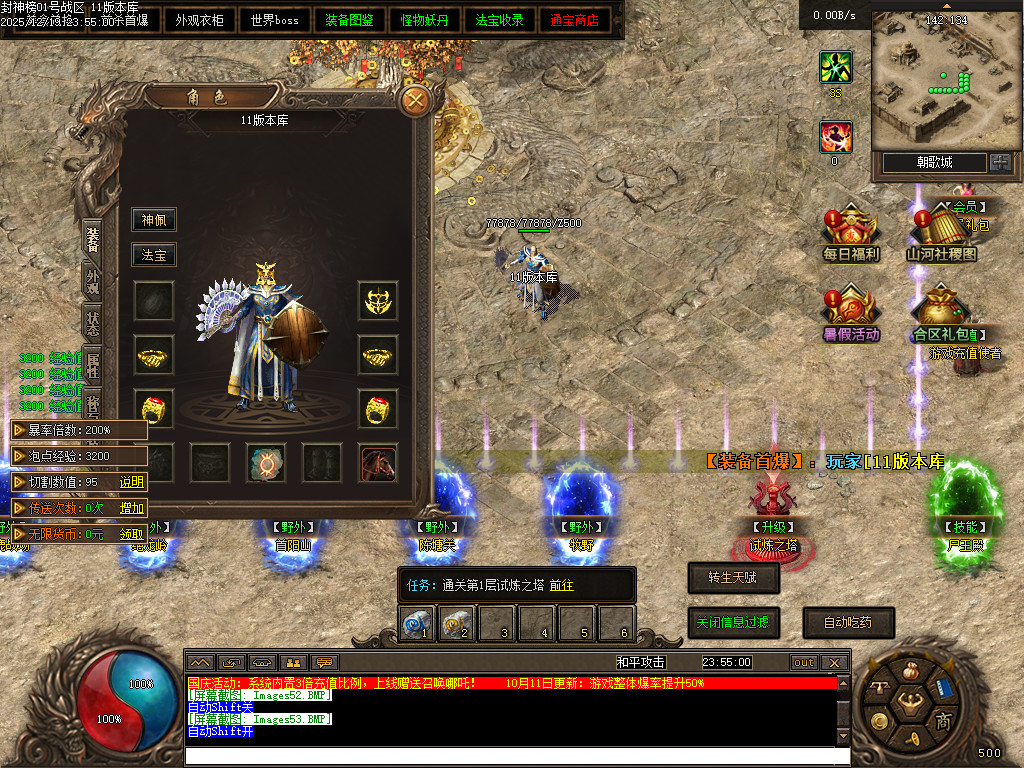Open the 世界boss menu
Image resolution: width=1024 pixels, height=768 pixels.
274,20
